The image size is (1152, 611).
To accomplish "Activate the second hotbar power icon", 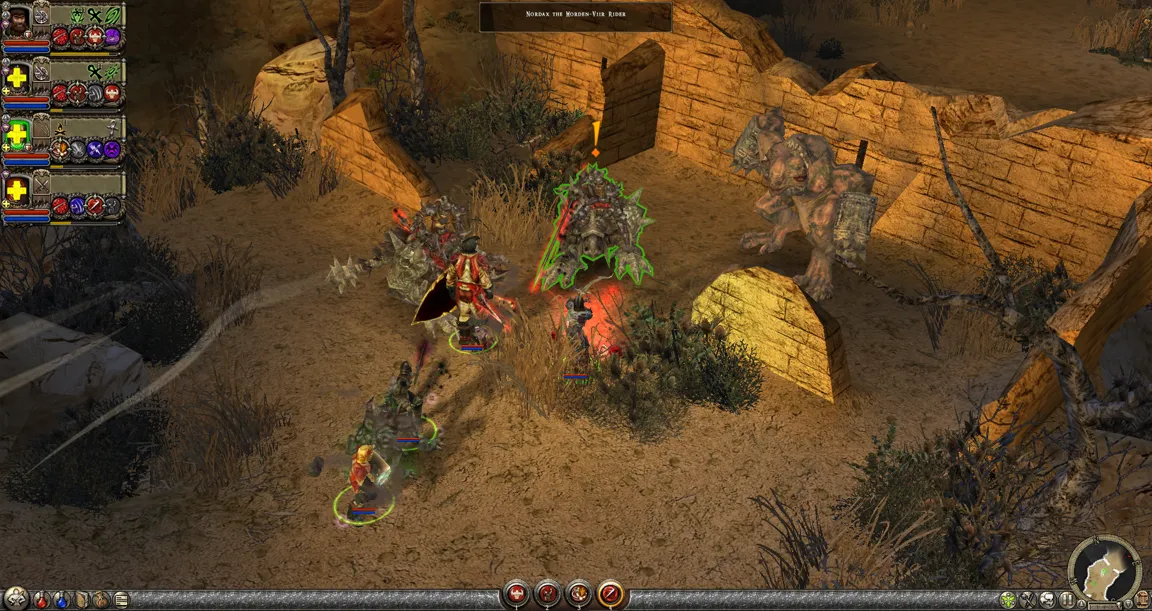I will 548,594.
